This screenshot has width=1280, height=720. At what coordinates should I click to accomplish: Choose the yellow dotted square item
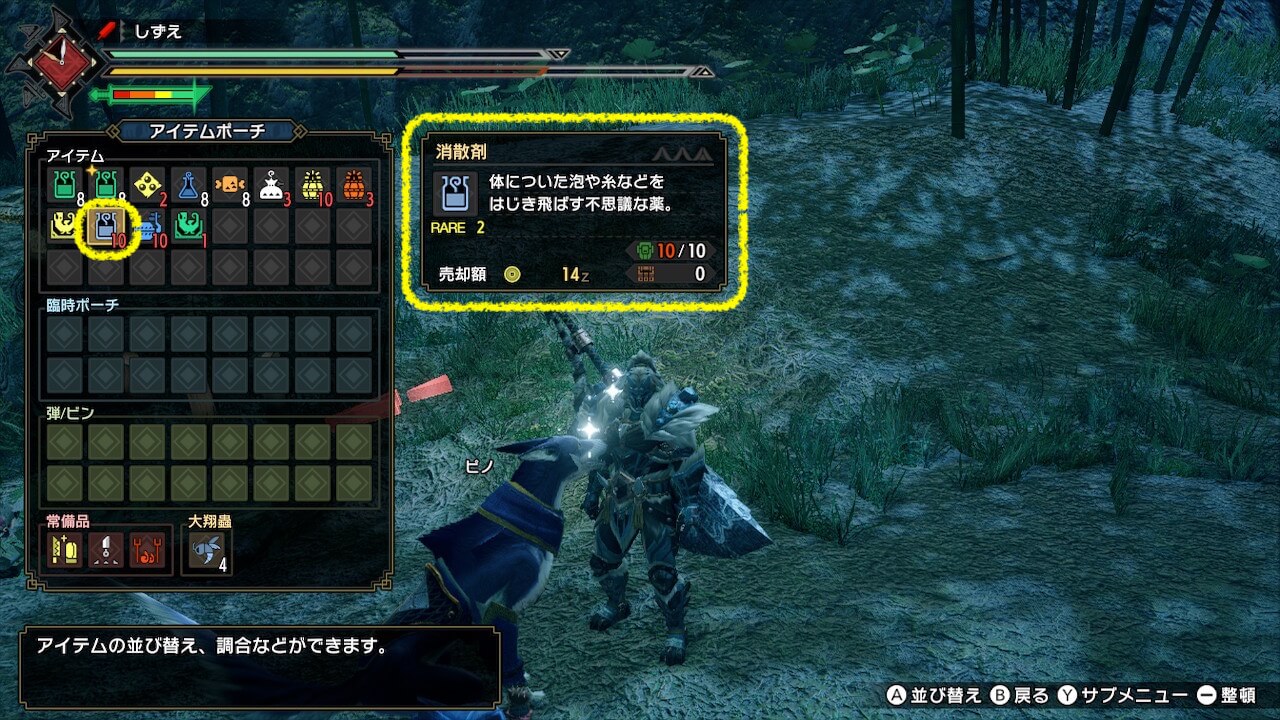pos(146,185)
